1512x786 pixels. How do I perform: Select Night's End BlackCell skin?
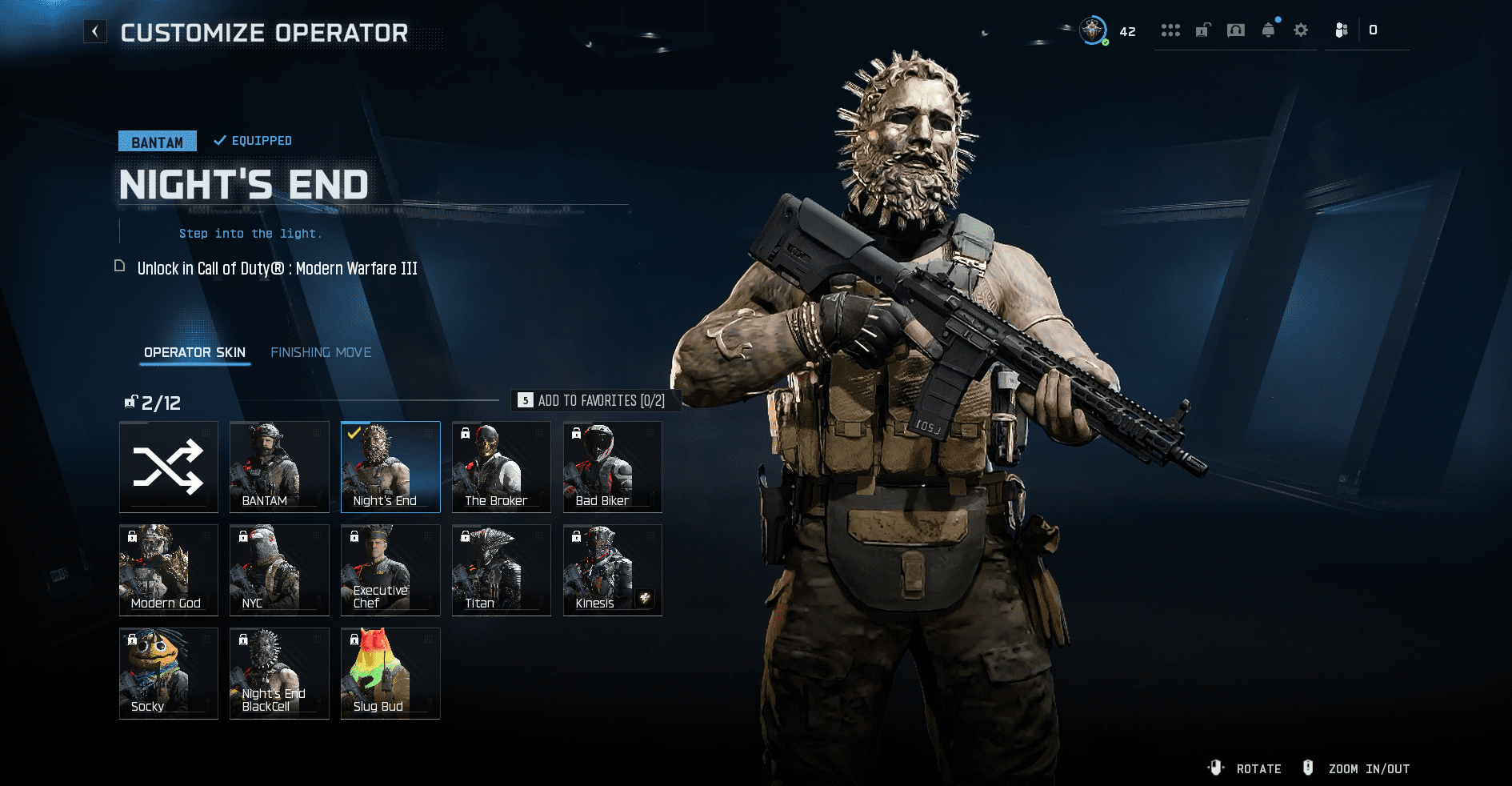279,673
